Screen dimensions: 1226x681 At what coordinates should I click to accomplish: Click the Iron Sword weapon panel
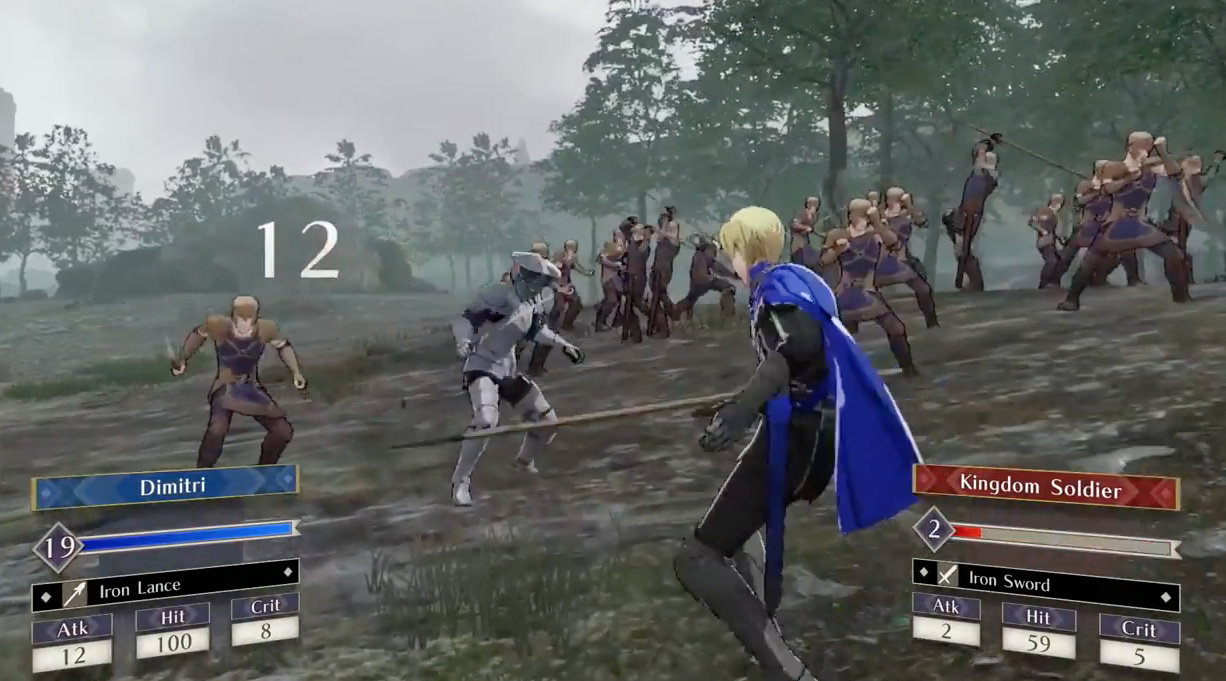[1045, 580]
